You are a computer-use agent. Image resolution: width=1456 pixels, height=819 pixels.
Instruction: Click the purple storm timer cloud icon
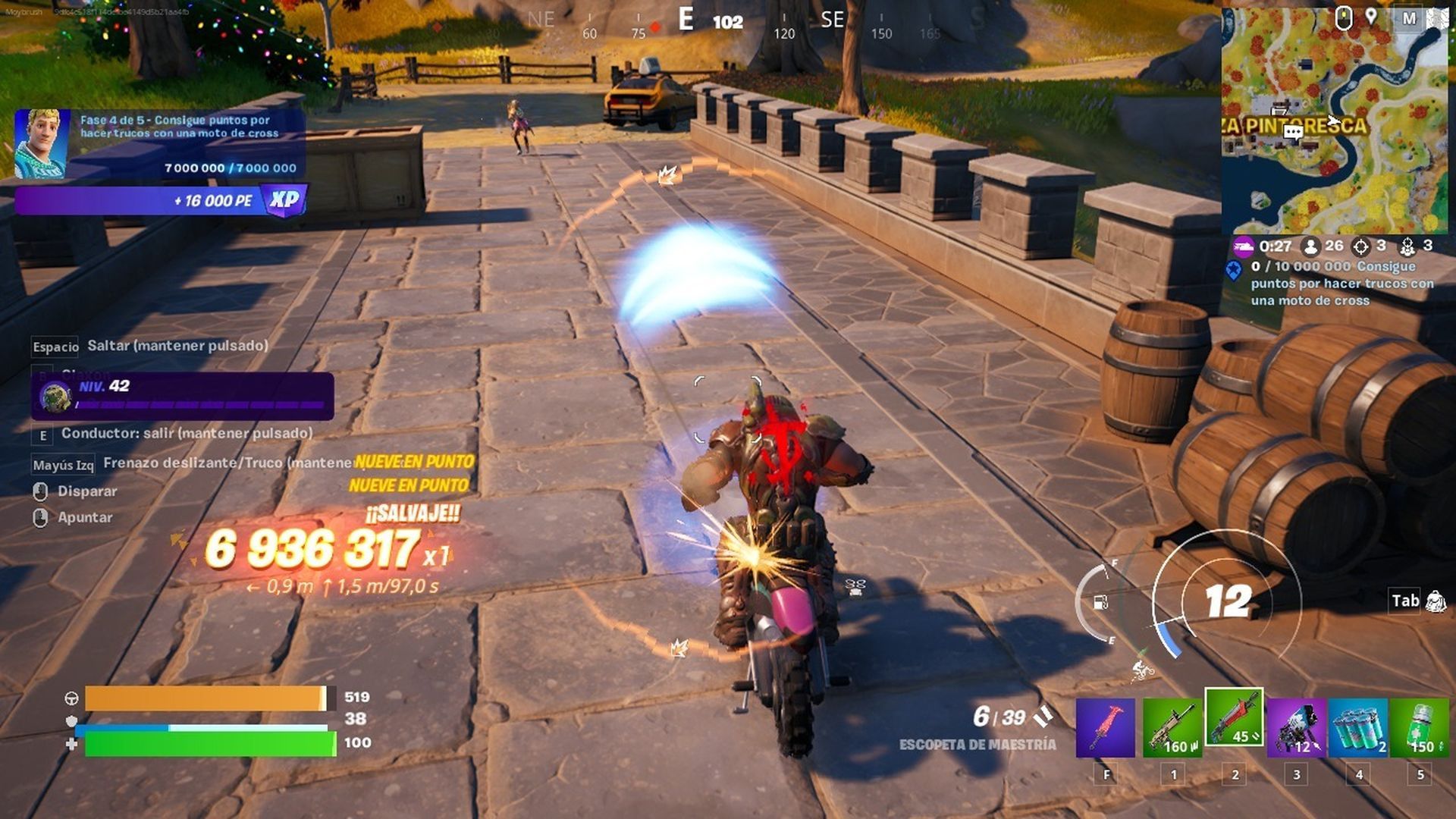1244,247
